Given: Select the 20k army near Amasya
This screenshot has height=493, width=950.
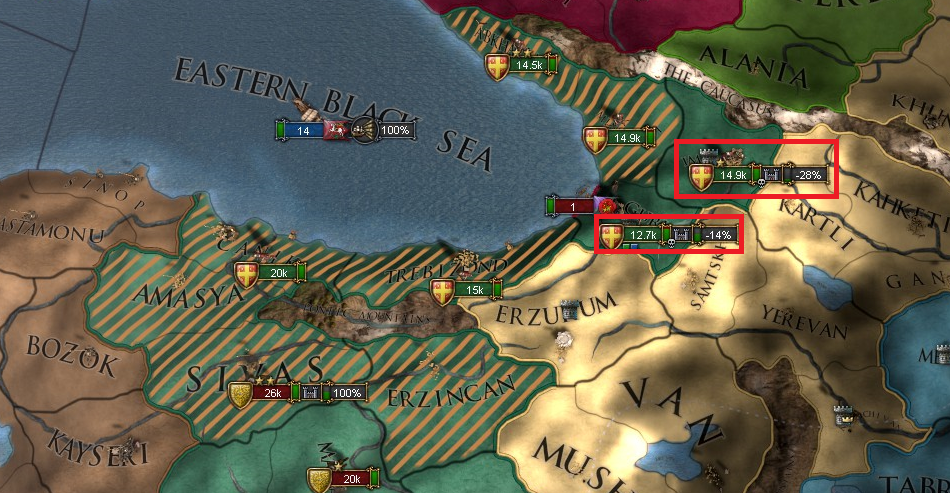Looking at the screenshot, I should (x=277, y=272).
